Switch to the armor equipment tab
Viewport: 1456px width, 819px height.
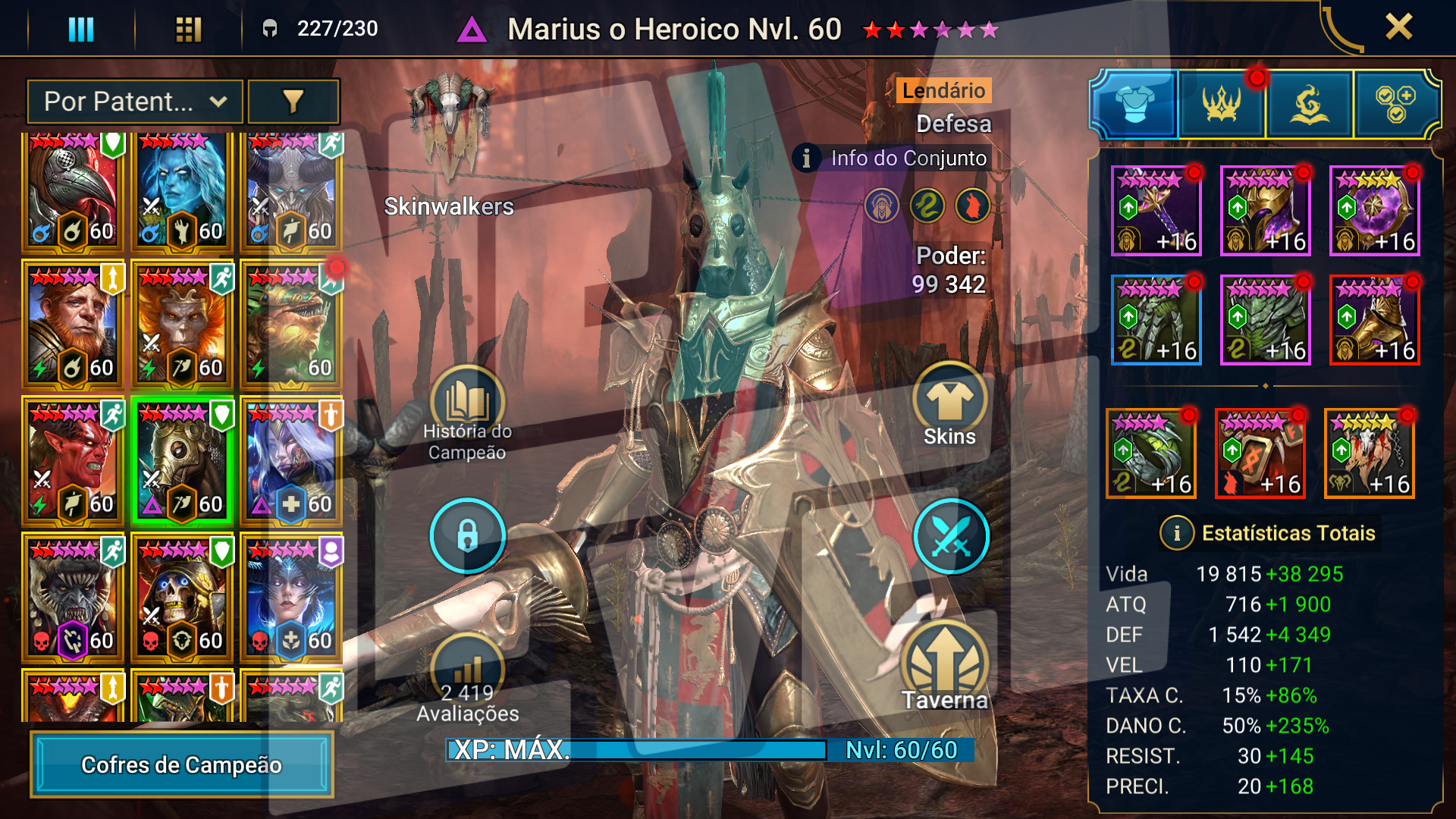tap(1134, 104)
